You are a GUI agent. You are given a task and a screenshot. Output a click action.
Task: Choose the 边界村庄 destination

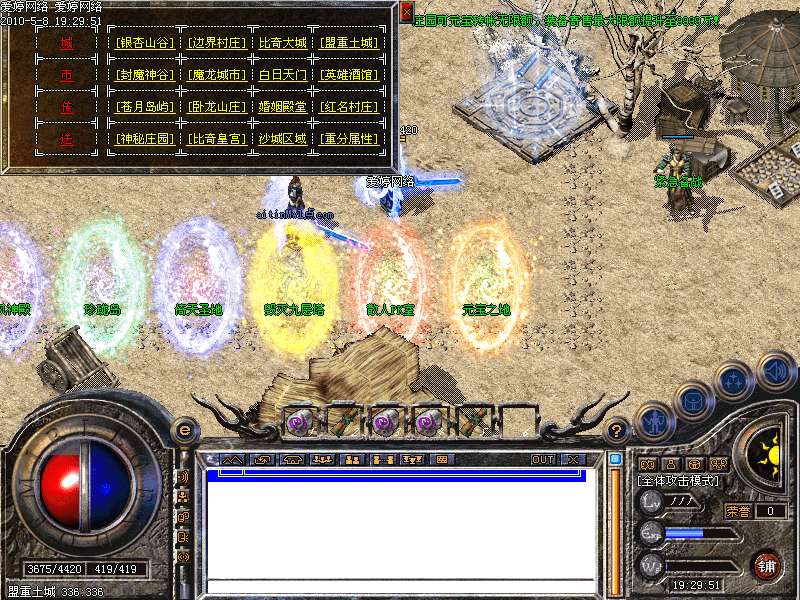click(x=217, y=43)
